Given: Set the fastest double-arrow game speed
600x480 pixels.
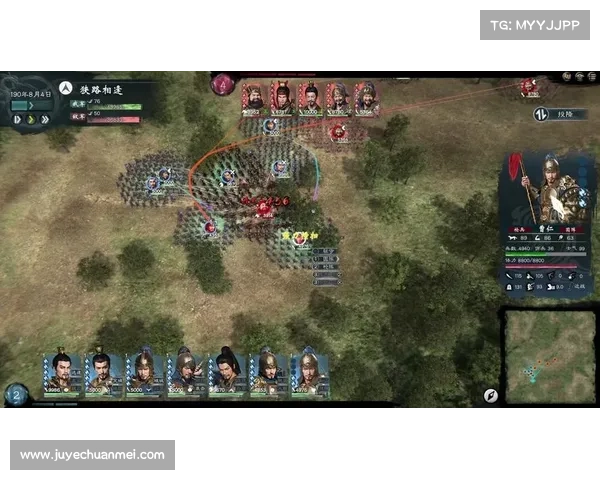Looking at the screenshot, I should (45, 120).
